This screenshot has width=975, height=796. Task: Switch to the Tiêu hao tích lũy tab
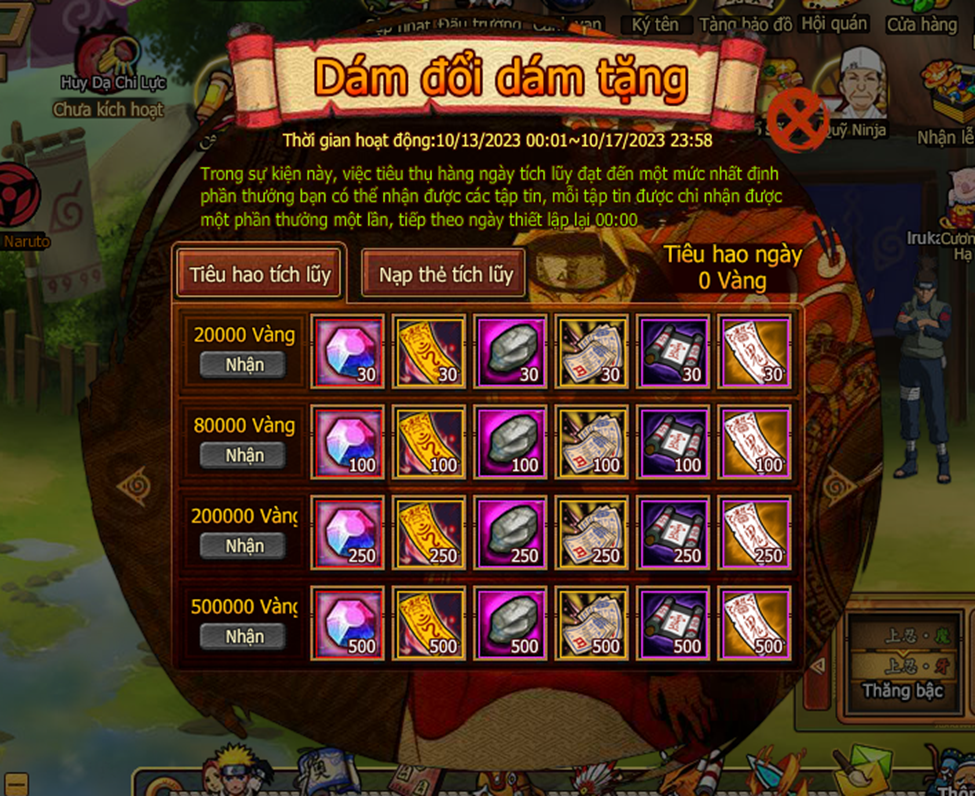click(x=259, y=274)
